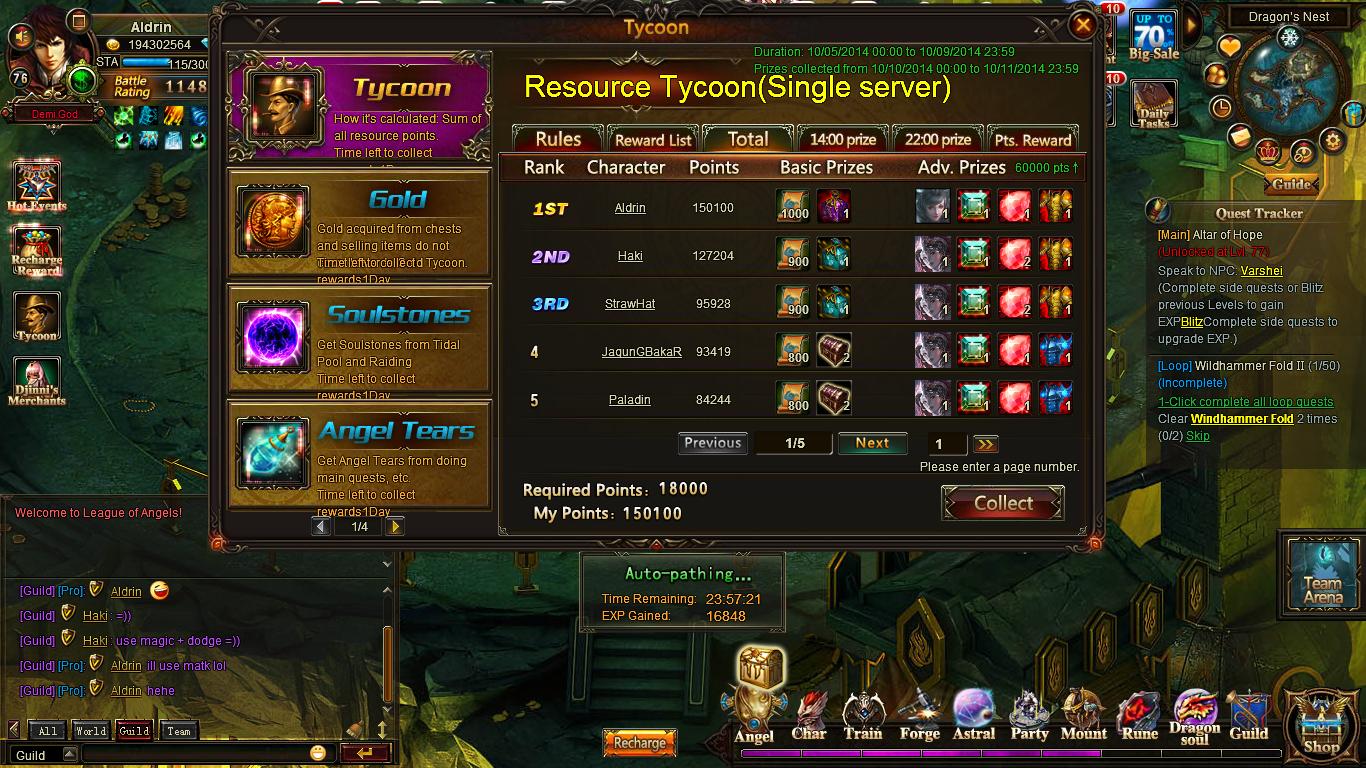Open the Forge menu
Image resolution: width=1366 pixels, height=768 pixels.
pos(919,716)
